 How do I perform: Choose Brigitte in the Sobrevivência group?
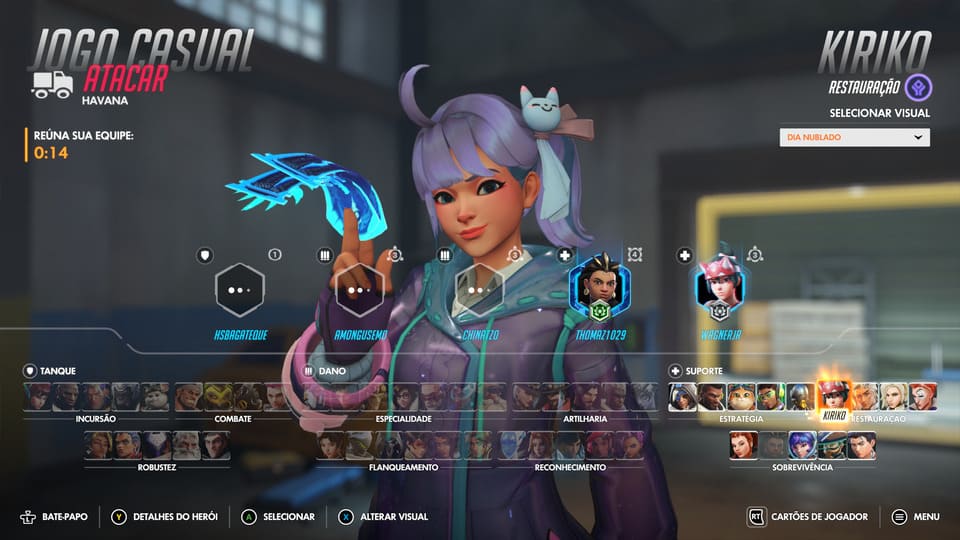click(743, 445)
